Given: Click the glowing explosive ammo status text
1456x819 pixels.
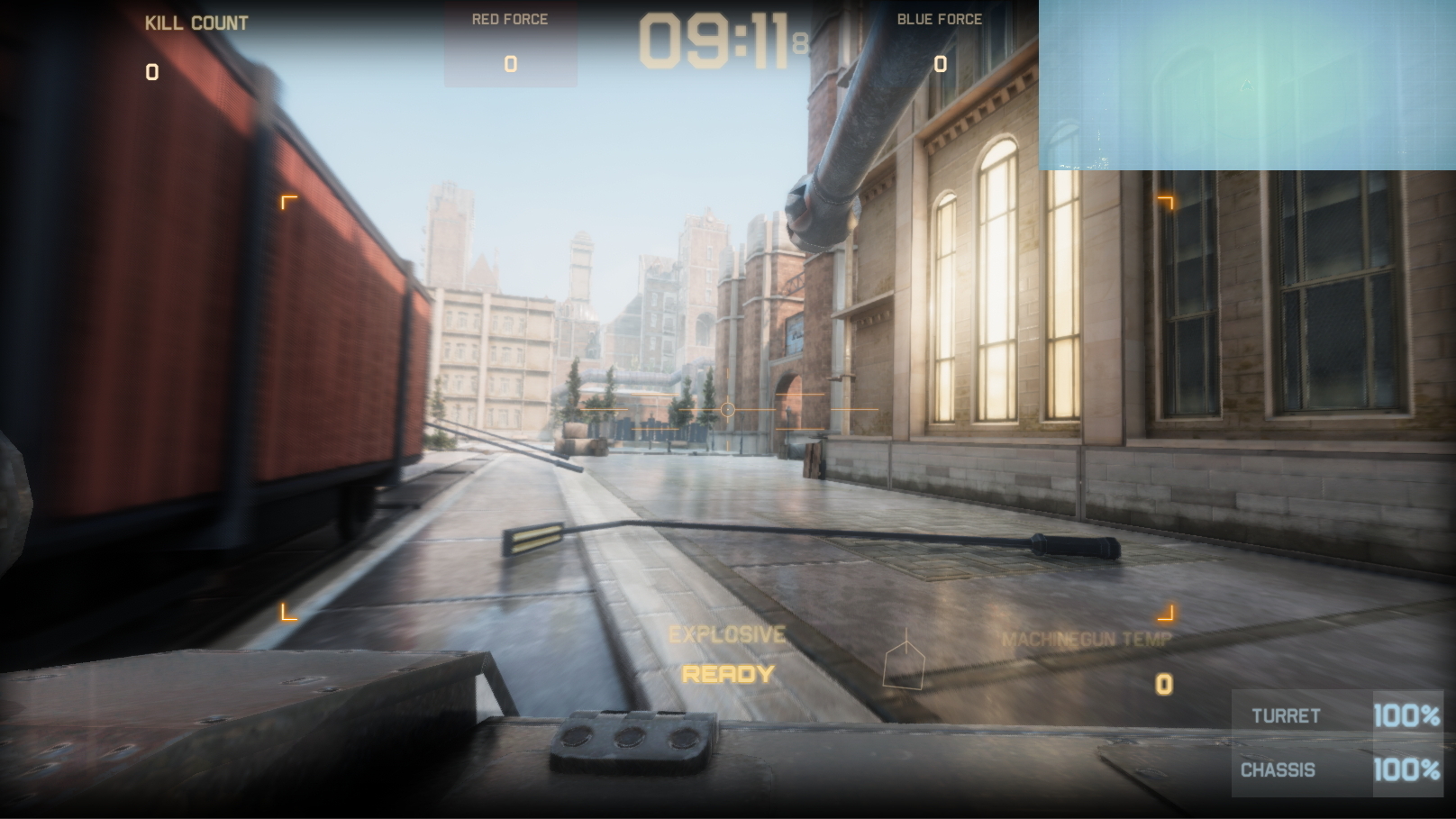Looking at the screenshot, I should tap(726, 672).
